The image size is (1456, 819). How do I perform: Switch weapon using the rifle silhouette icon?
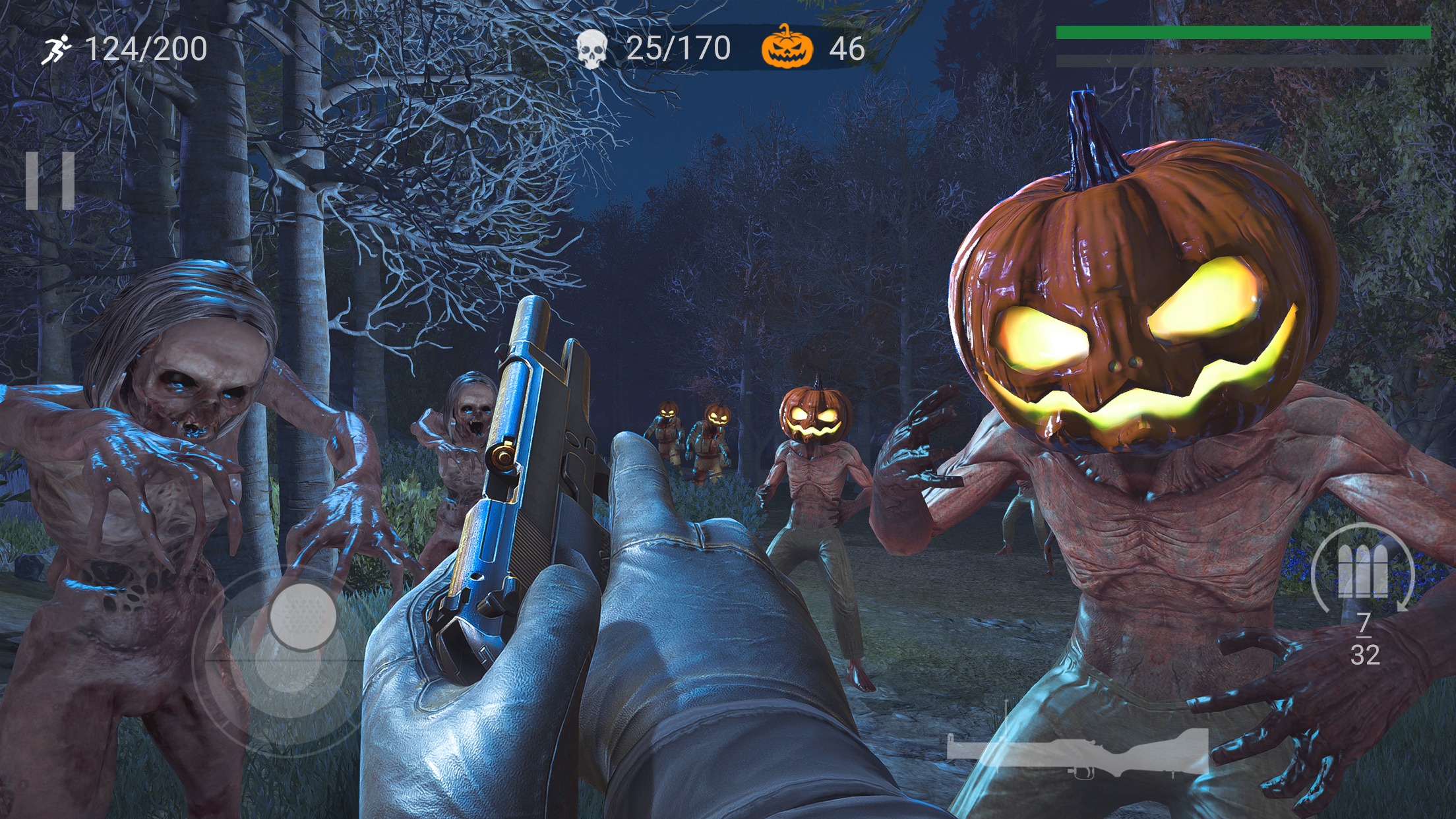1077,752
